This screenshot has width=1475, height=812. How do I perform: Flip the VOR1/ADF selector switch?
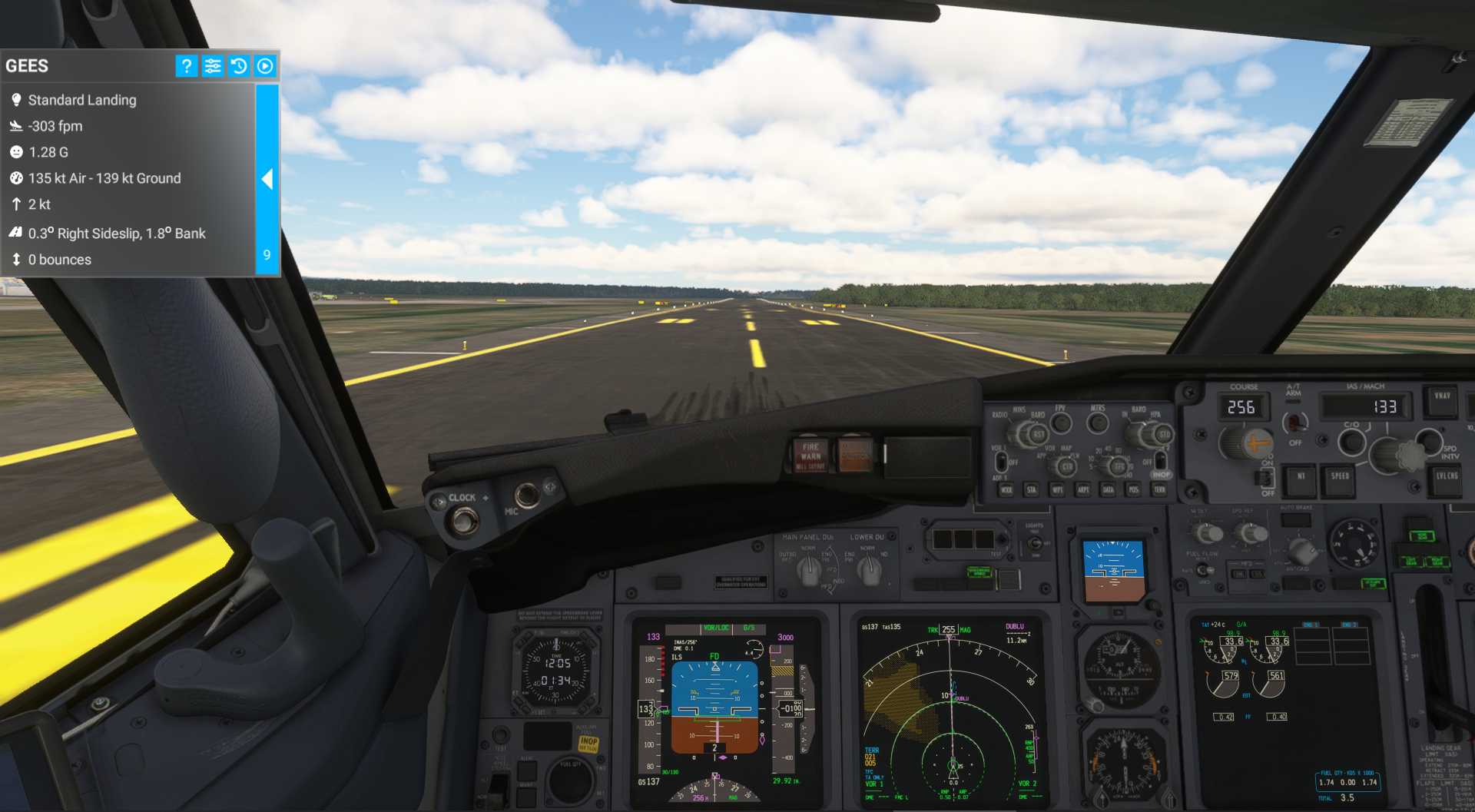[1001, 462]
